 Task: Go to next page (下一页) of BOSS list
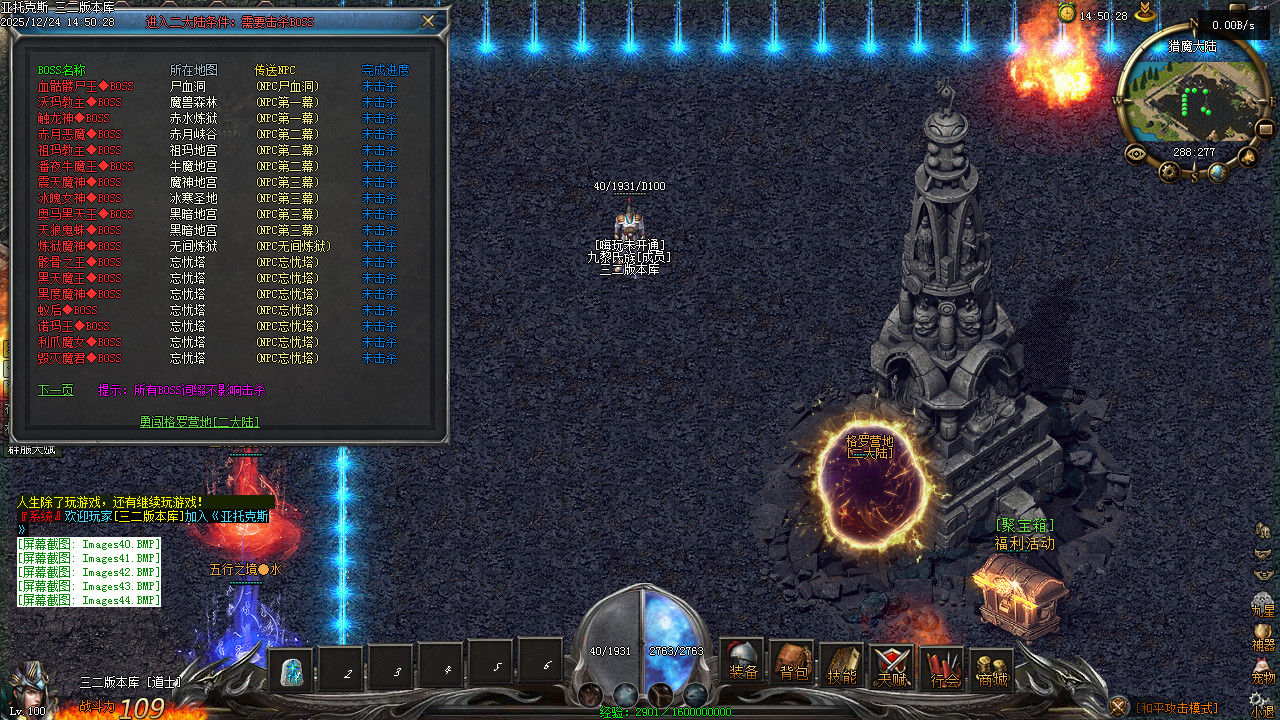point(56,390)
